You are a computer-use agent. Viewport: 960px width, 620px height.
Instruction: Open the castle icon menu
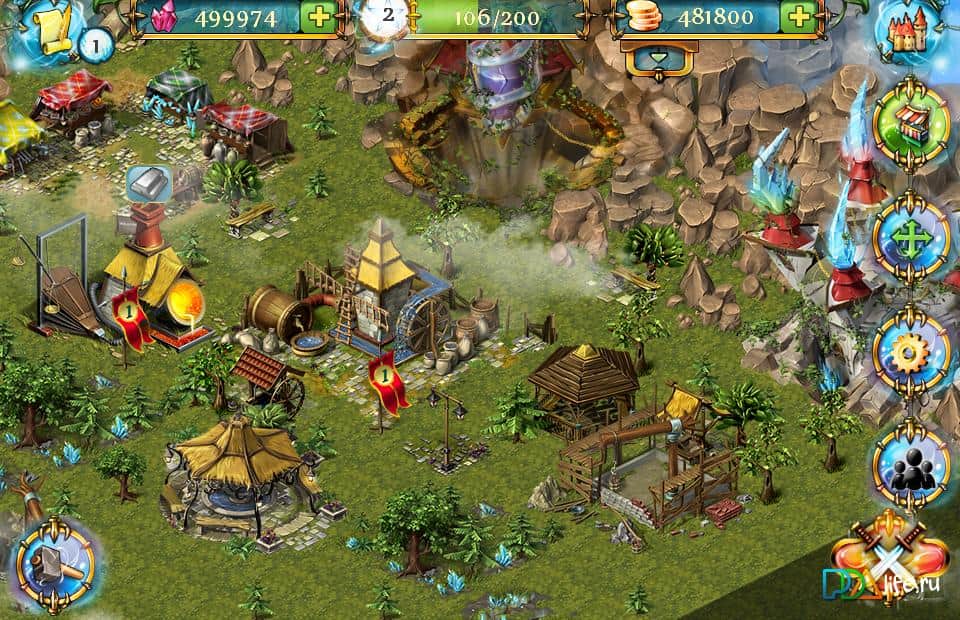tap(909, 31)
